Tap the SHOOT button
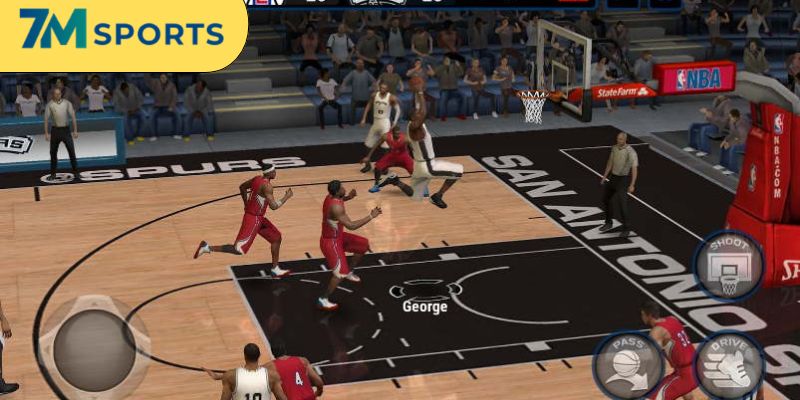800x400 pixels. coord(728,265)
